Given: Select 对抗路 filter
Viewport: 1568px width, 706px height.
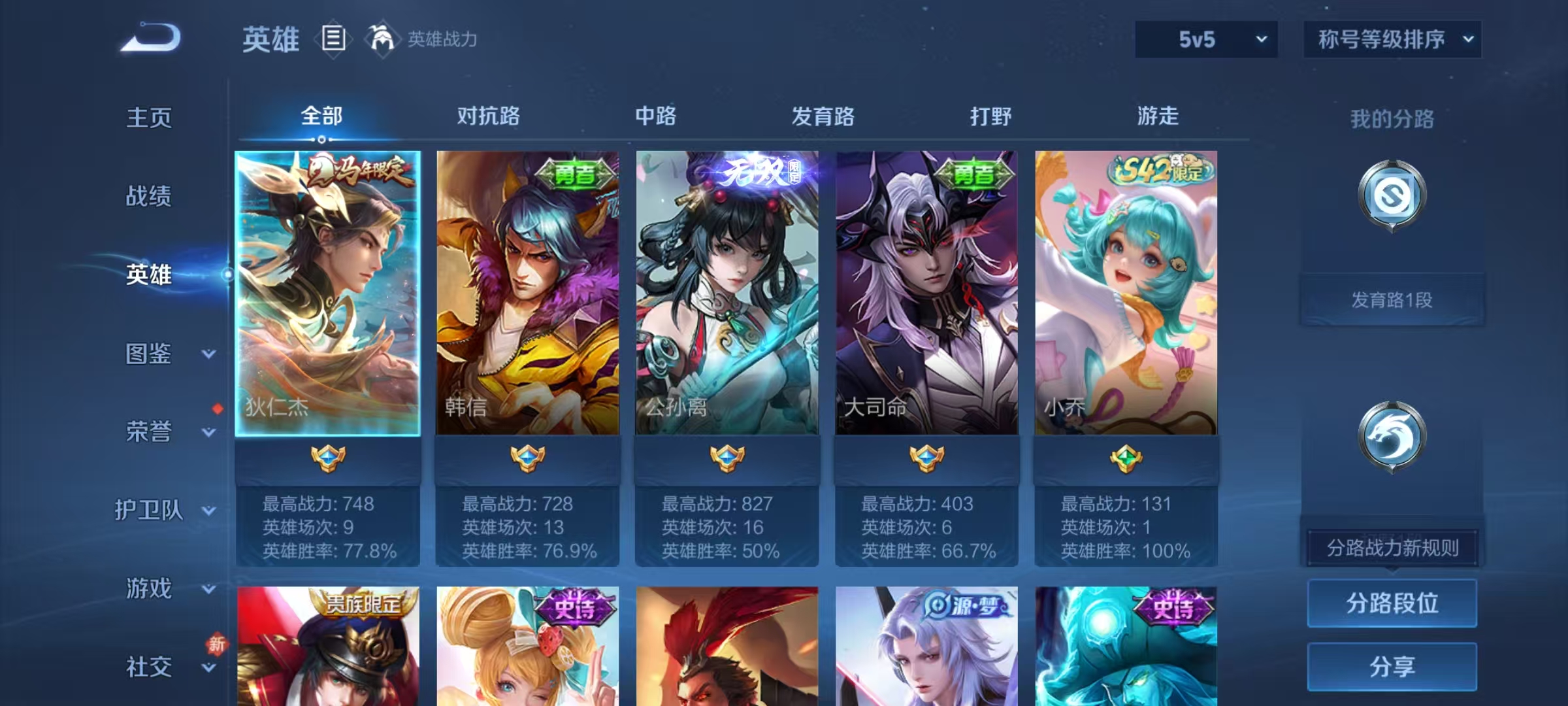Looking at the screenshot, I should coord(489,116).
